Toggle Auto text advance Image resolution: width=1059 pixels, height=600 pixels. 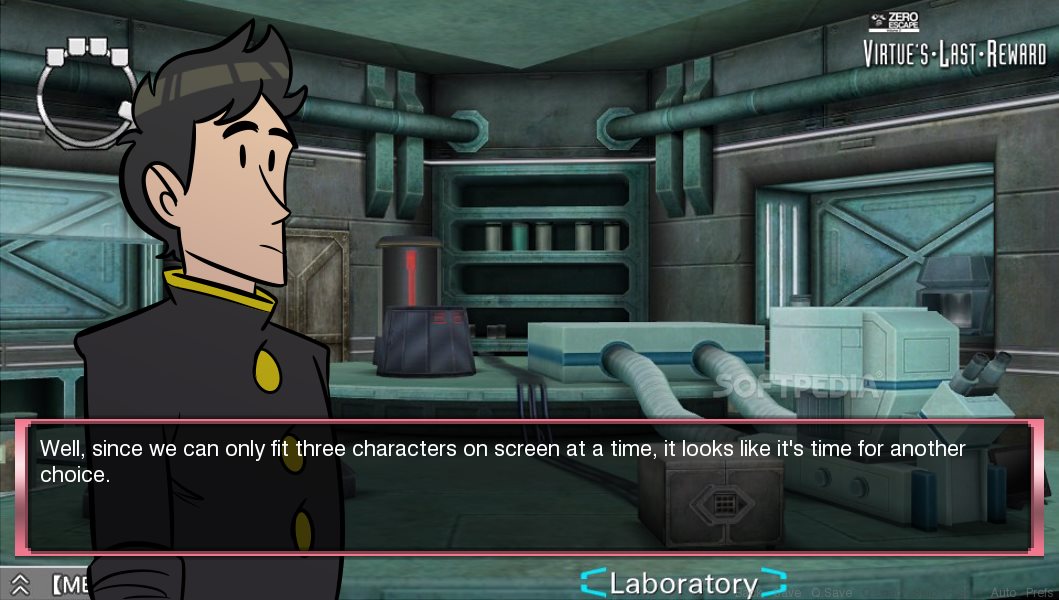pyautogui.click(x=1002, y=593)
